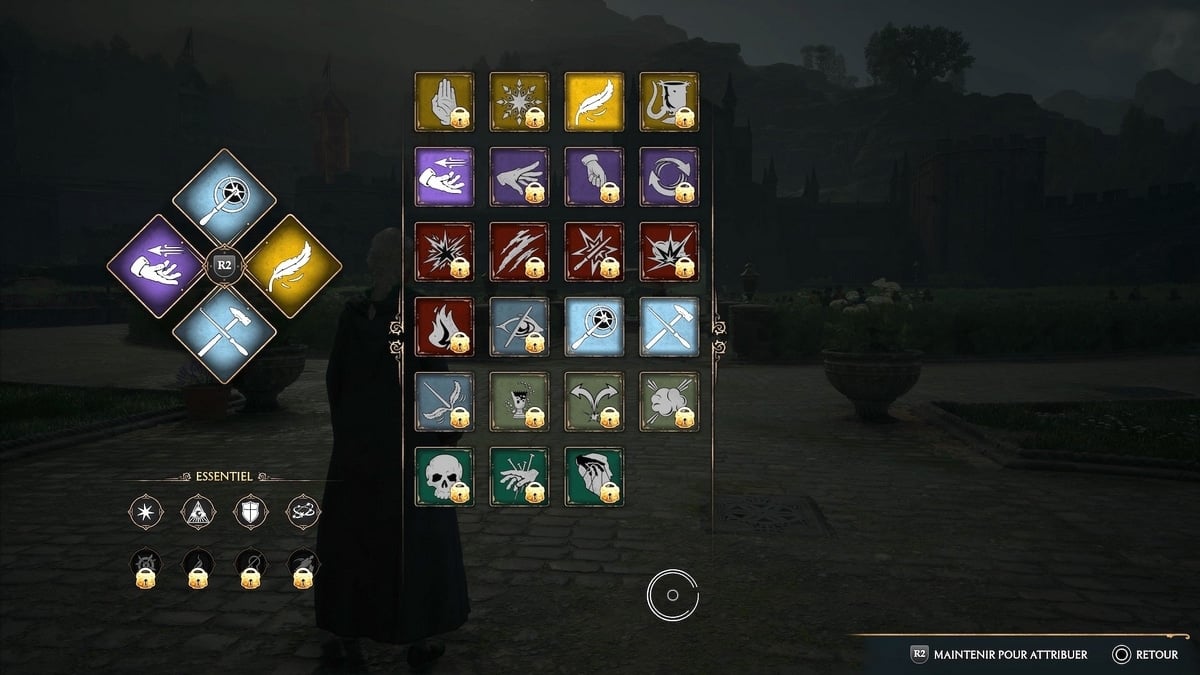Viewport: 1200px width, 675px height.
Task: Choose the locked Flipendo circular-arrows spell
Action: 668,176
